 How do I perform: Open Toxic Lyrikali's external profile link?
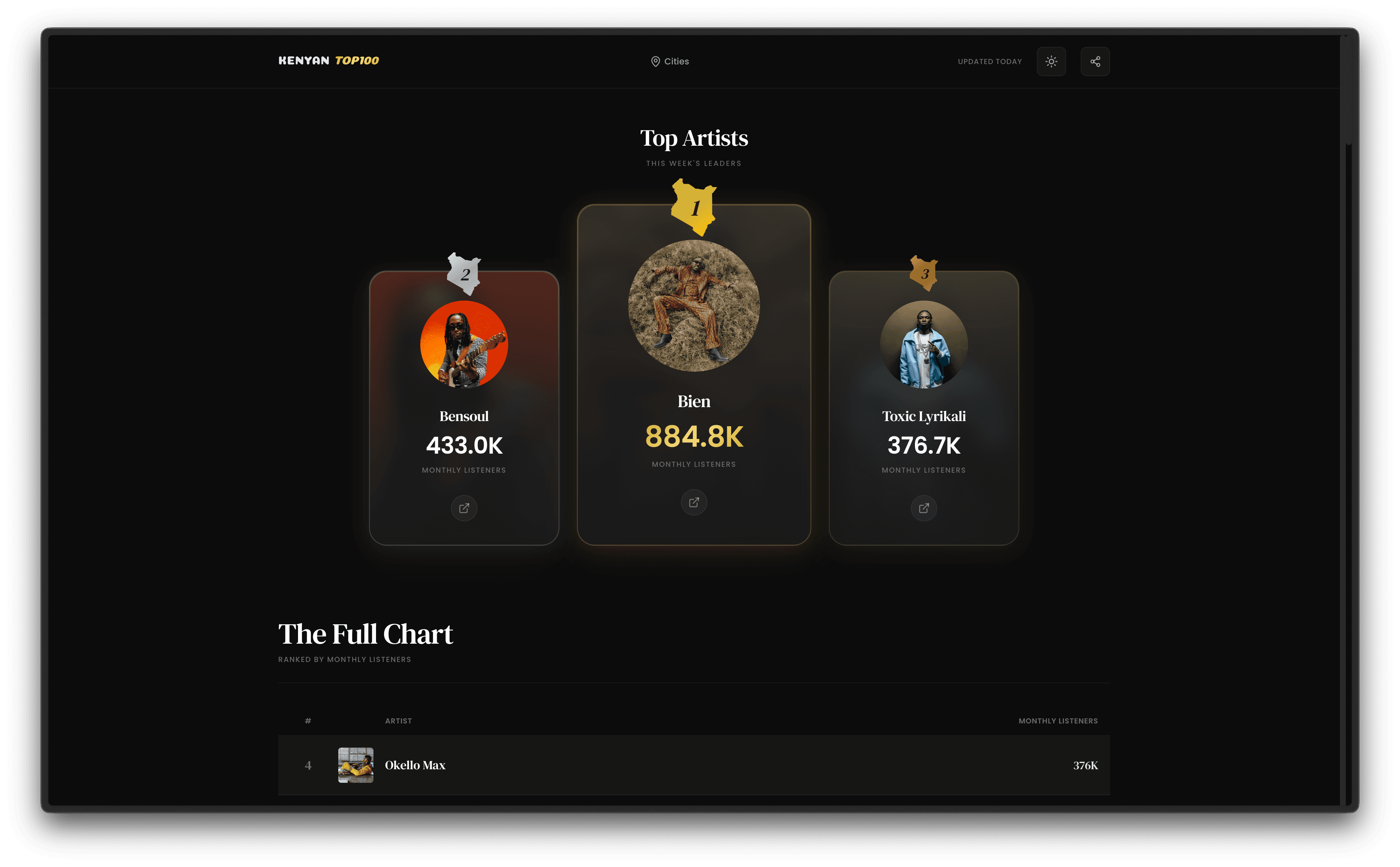924,508
